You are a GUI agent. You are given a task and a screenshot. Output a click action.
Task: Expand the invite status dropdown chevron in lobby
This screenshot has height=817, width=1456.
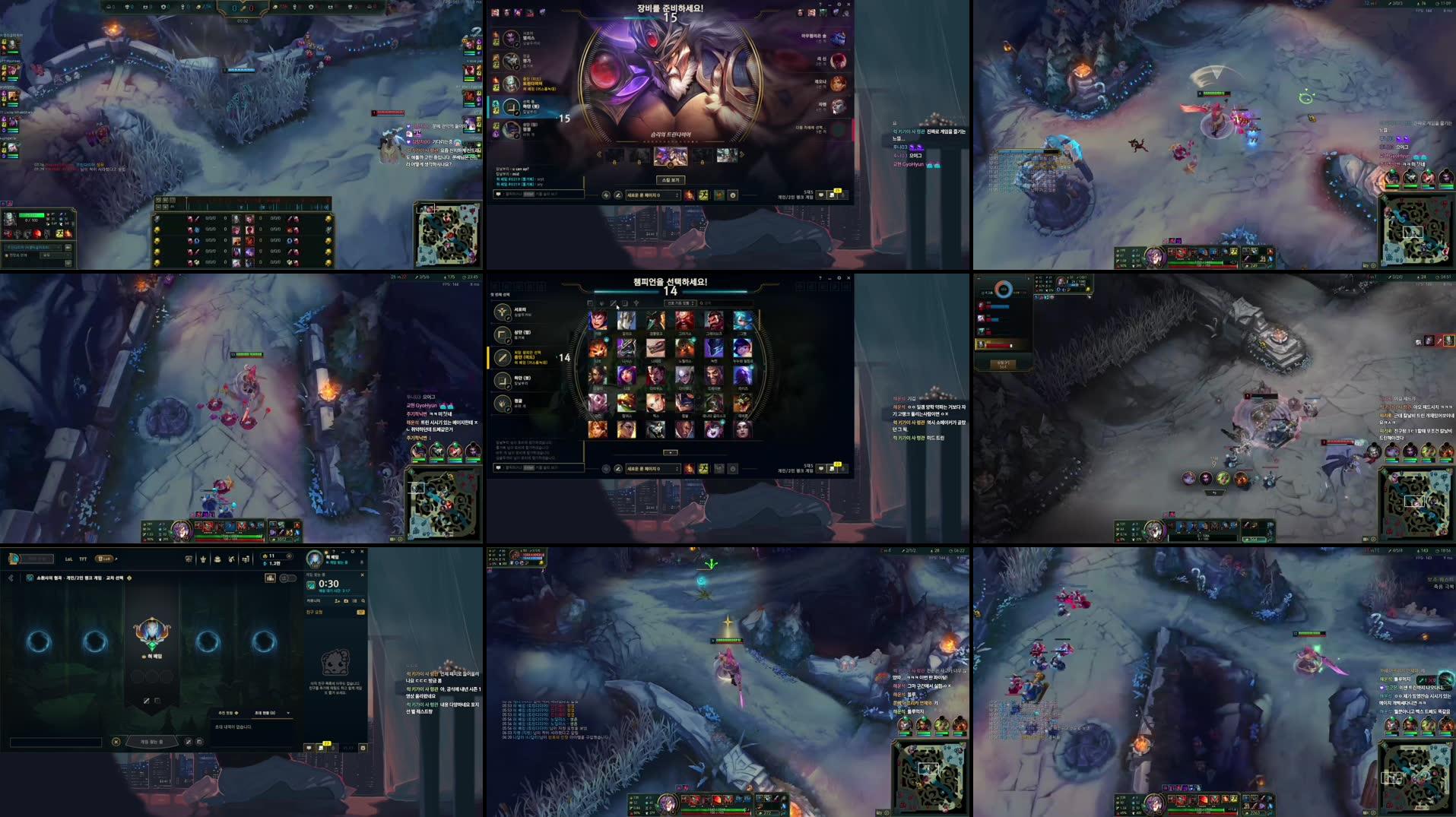[x=288, y=713]
